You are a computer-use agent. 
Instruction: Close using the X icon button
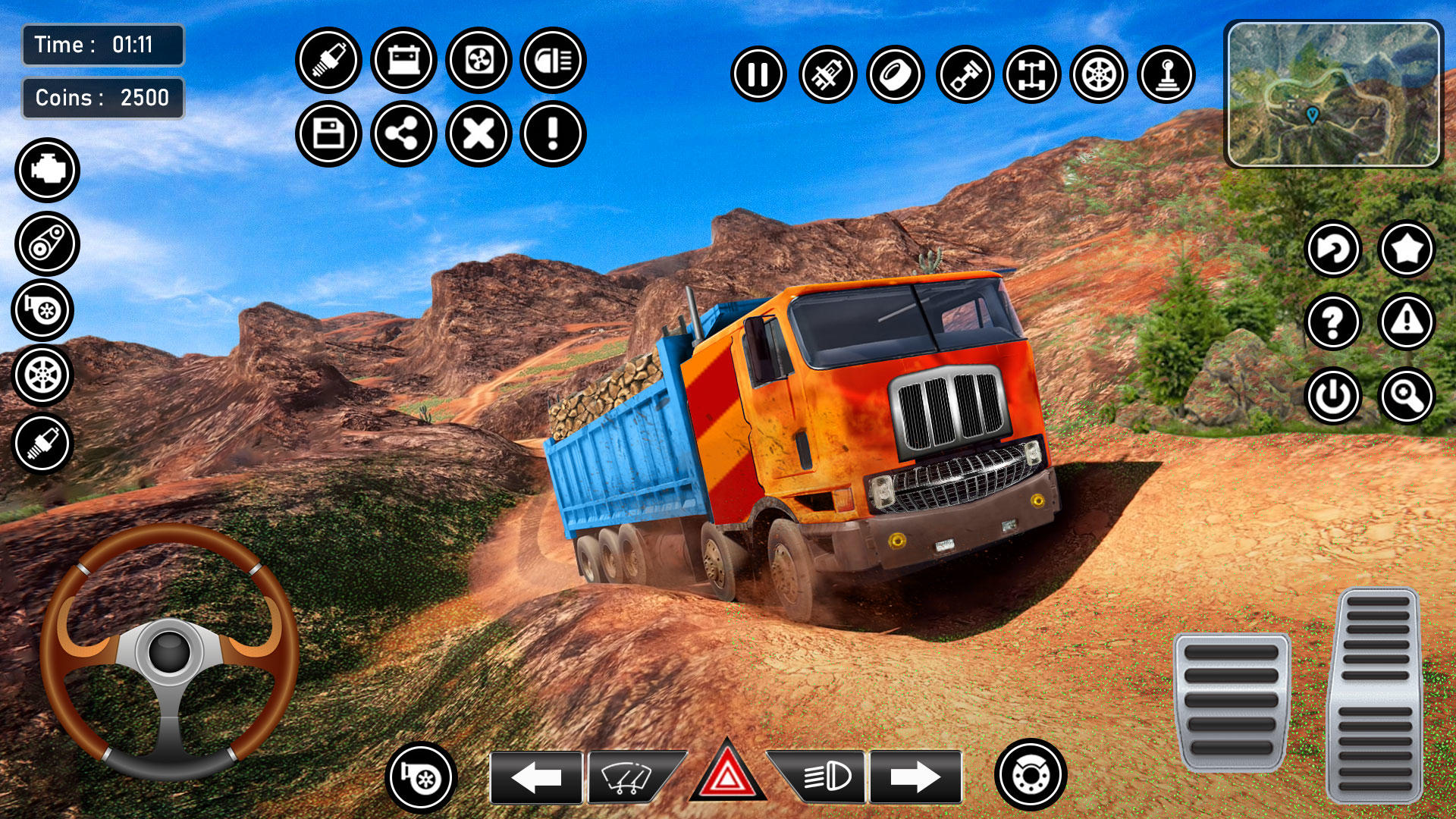(x=479, y=134)
